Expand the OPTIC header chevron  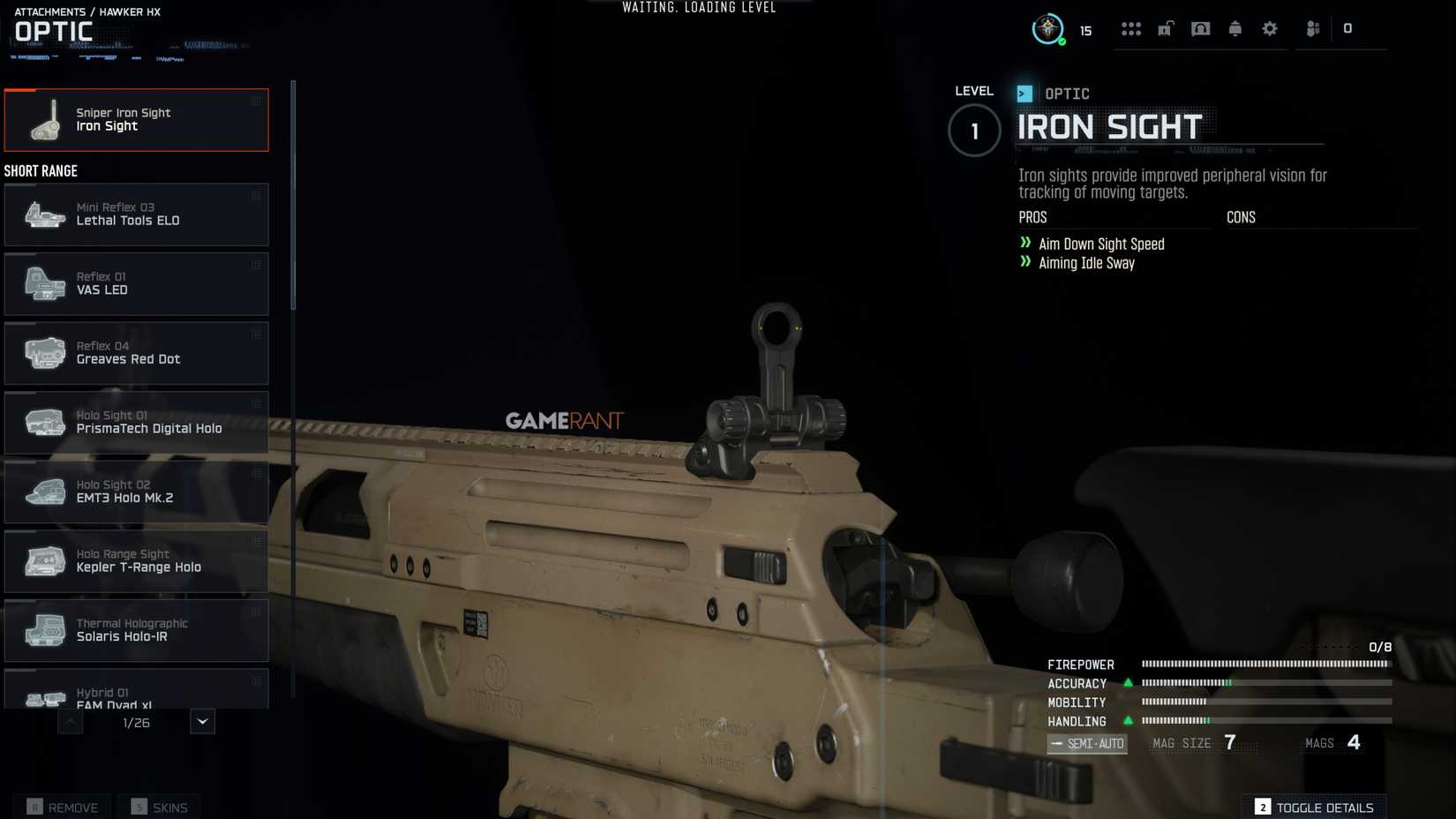click(1024, 93)
